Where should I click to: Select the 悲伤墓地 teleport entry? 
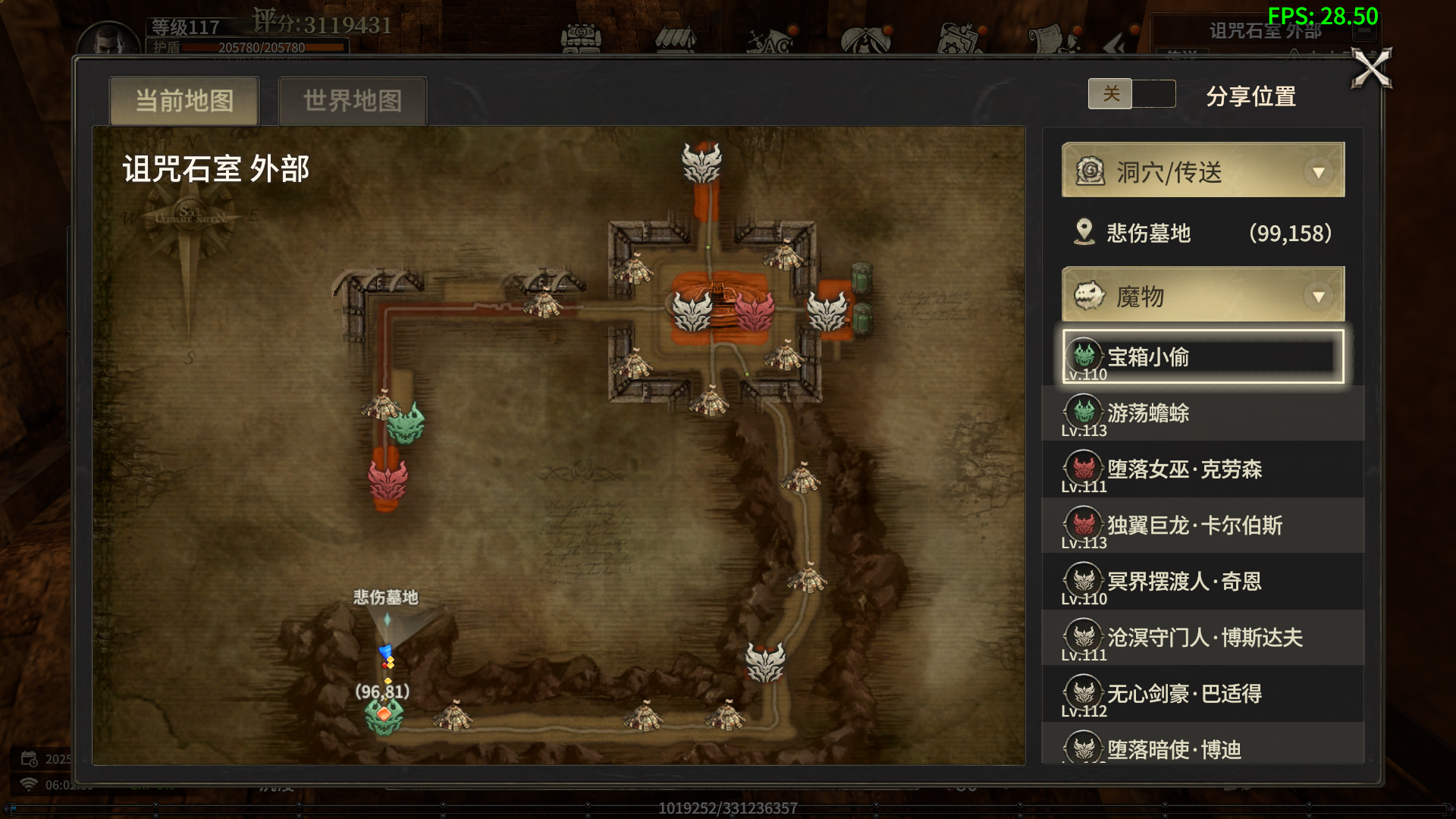tap(1203, 233)
